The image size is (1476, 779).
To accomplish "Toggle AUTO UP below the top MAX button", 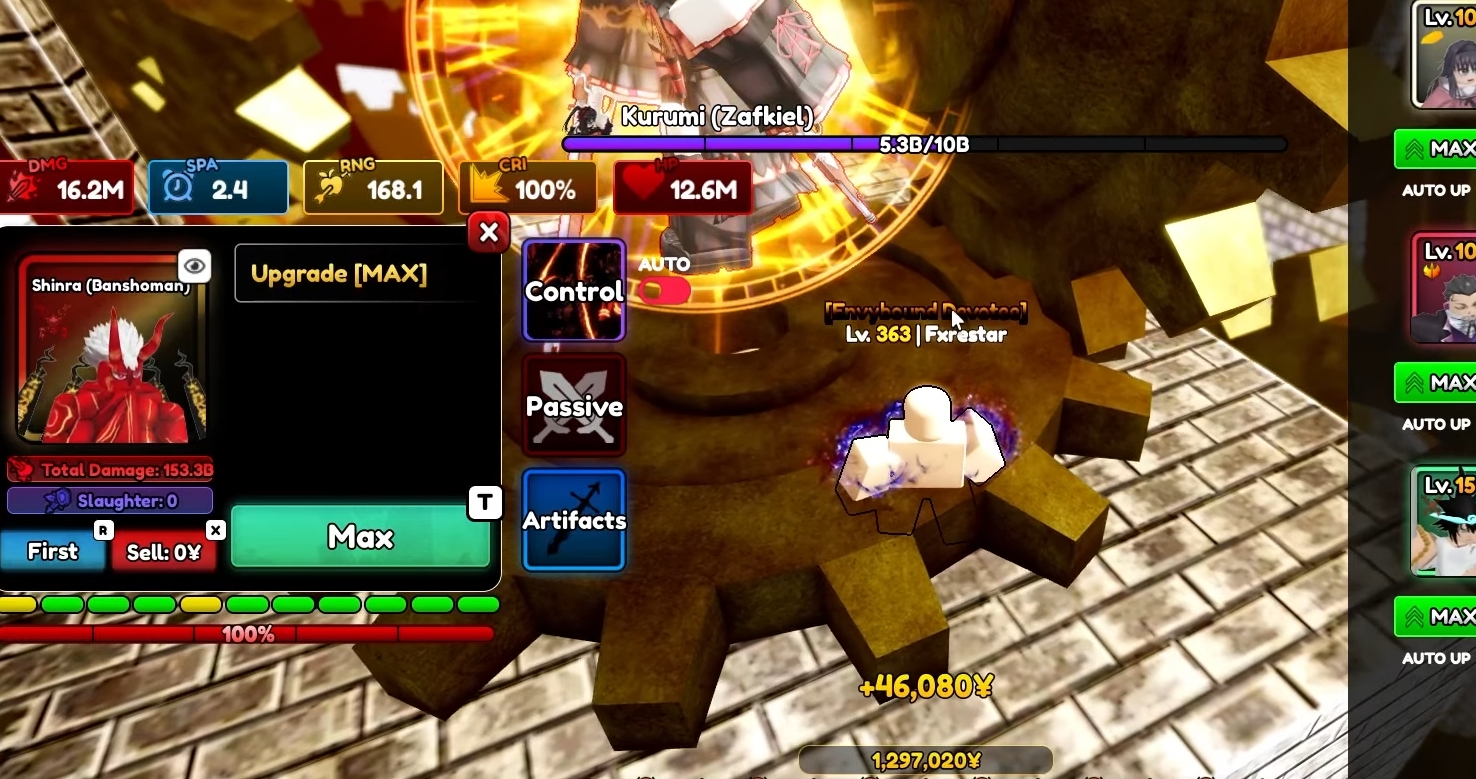I will (x=1436, y=190).
